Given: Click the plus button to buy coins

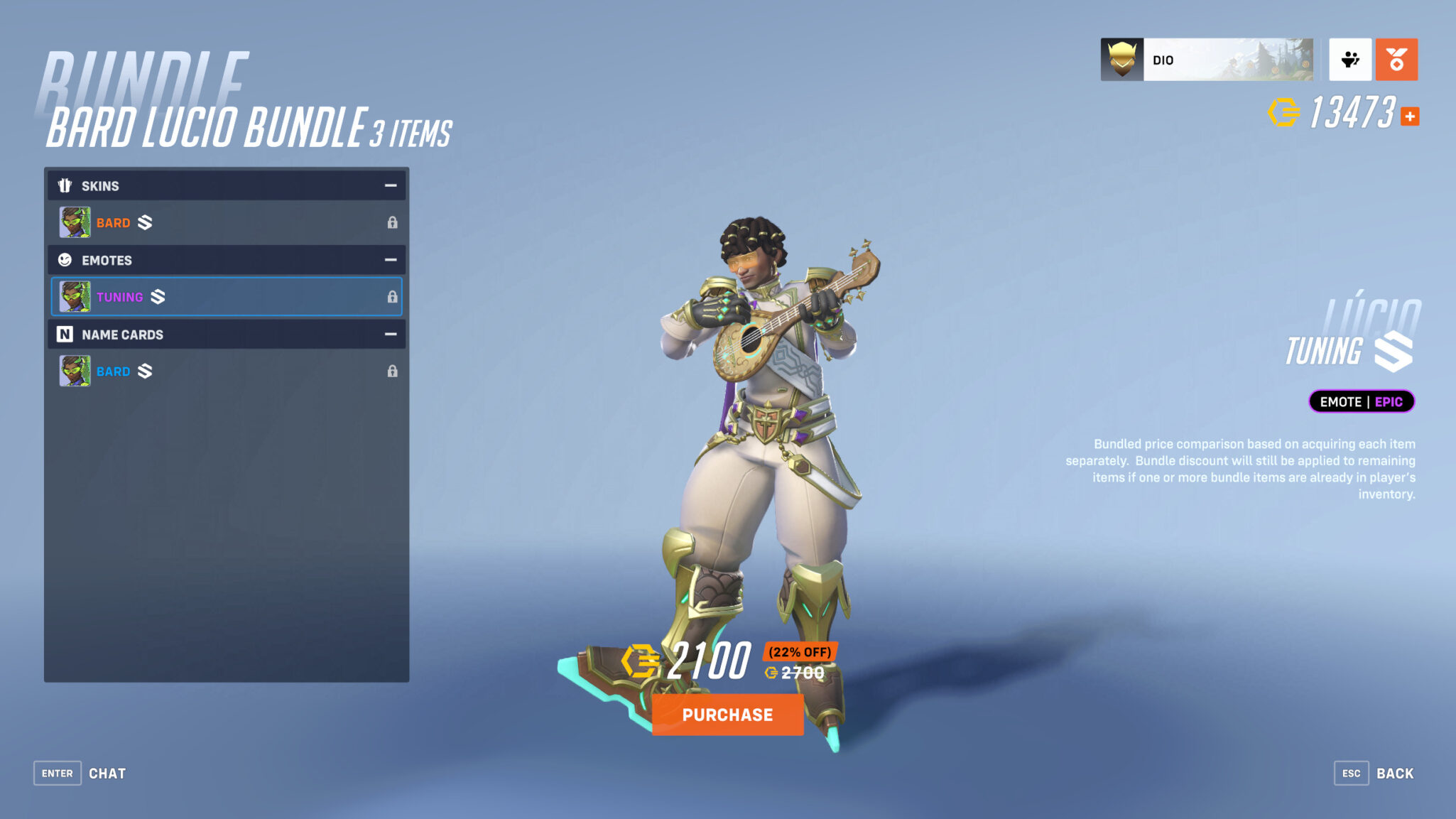Looking at the screenshot, I should click(x=1410, y=116).
